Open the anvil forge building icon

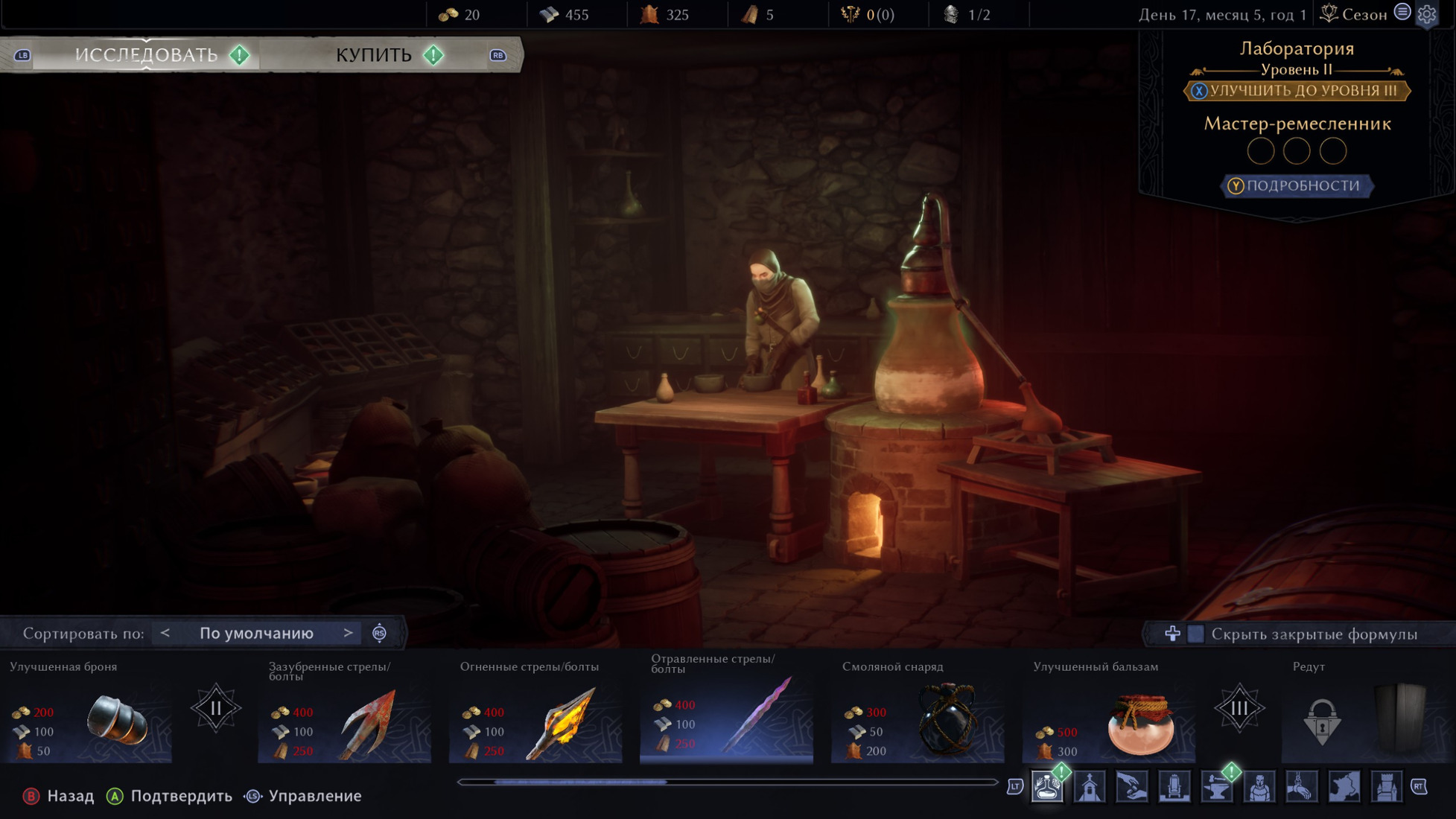1217,787
